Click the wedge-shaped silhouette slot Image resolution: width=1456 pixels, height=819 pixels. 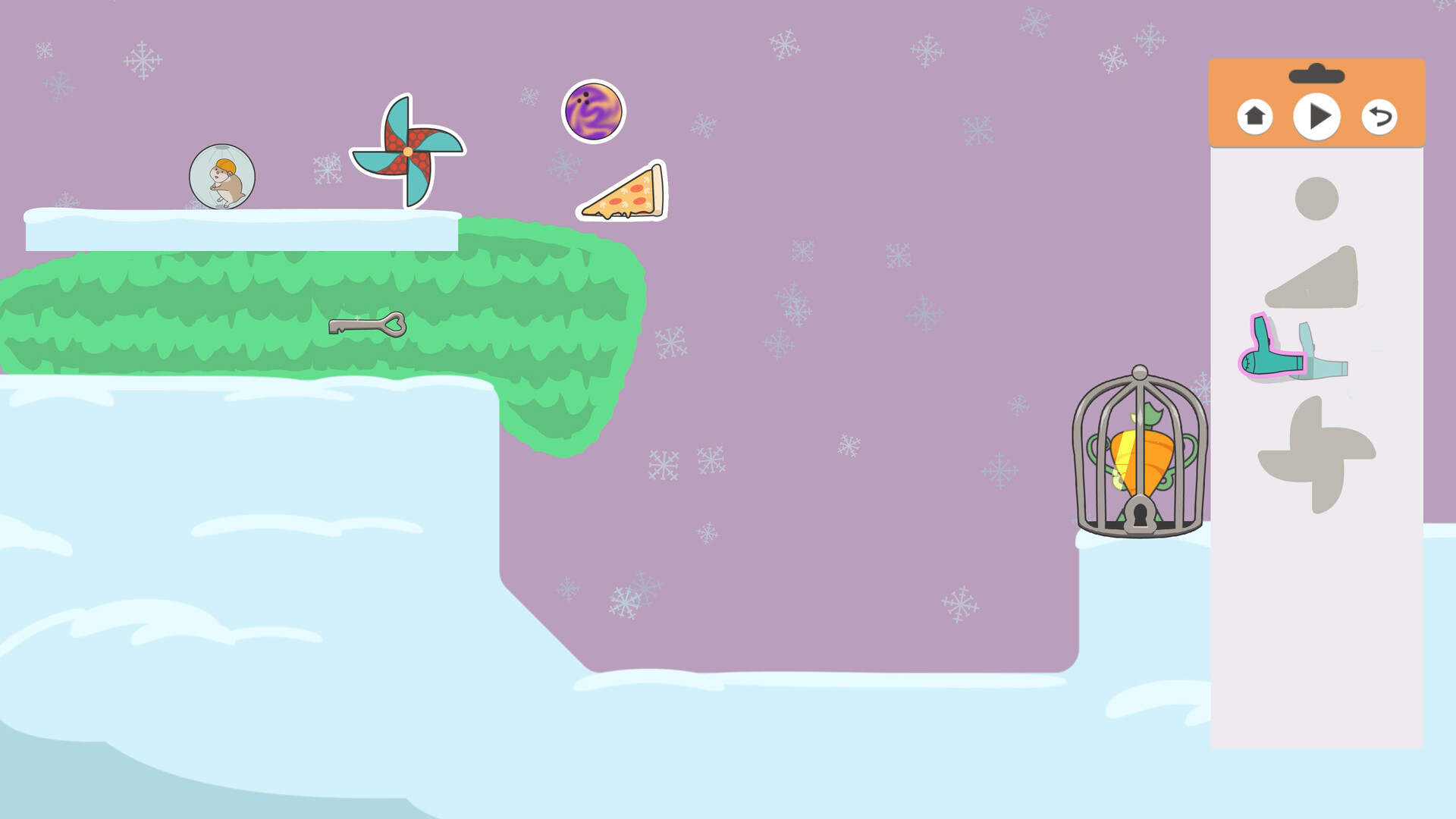pyautogui.click(x=1319, y=281)
